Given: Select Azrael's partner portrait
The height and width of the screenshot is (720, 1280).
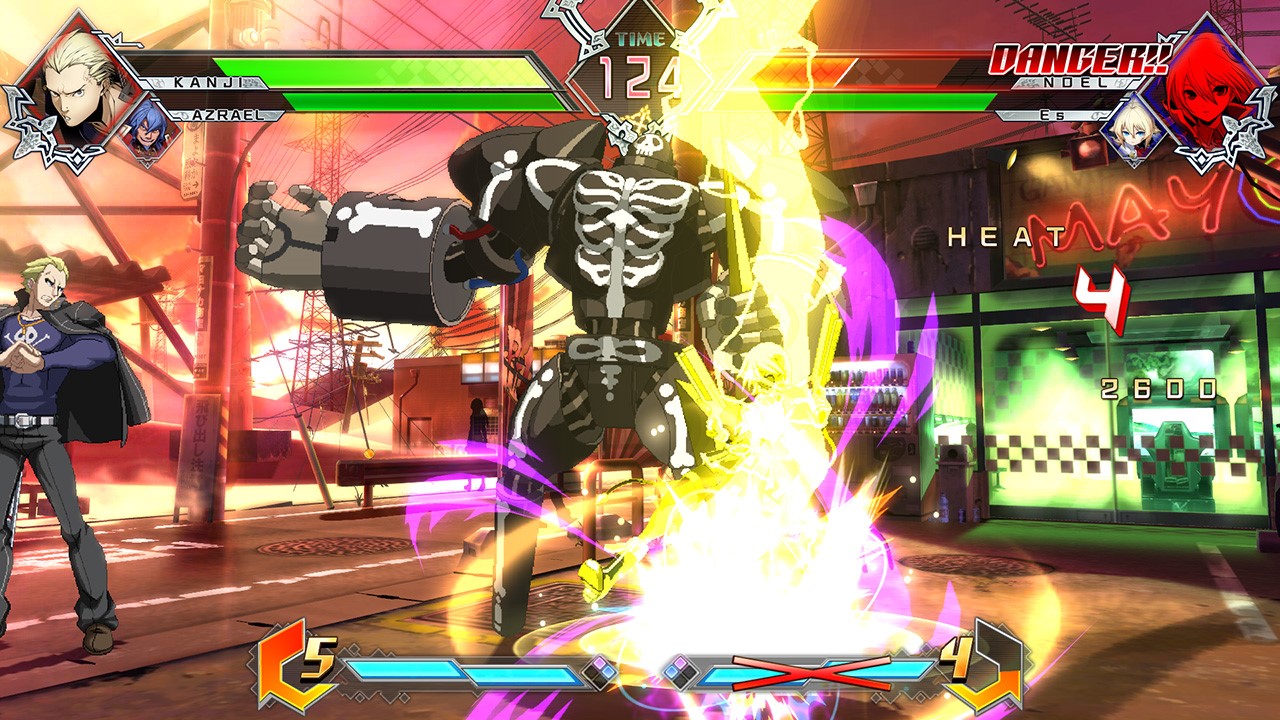Looking at the screenshot, I should [x=148, y=128].
